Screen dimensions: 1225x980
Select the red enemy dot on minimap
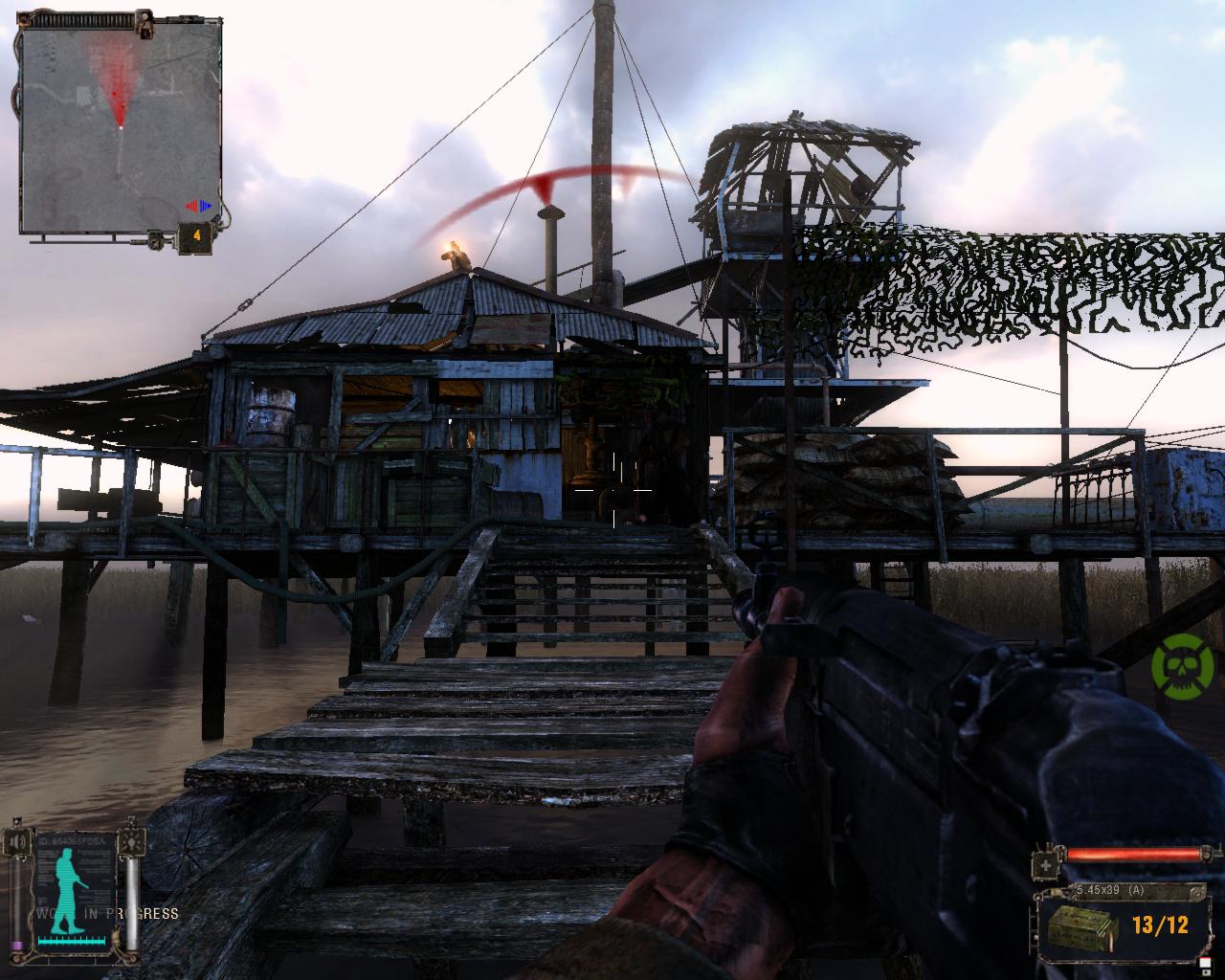tap(117, 94)
